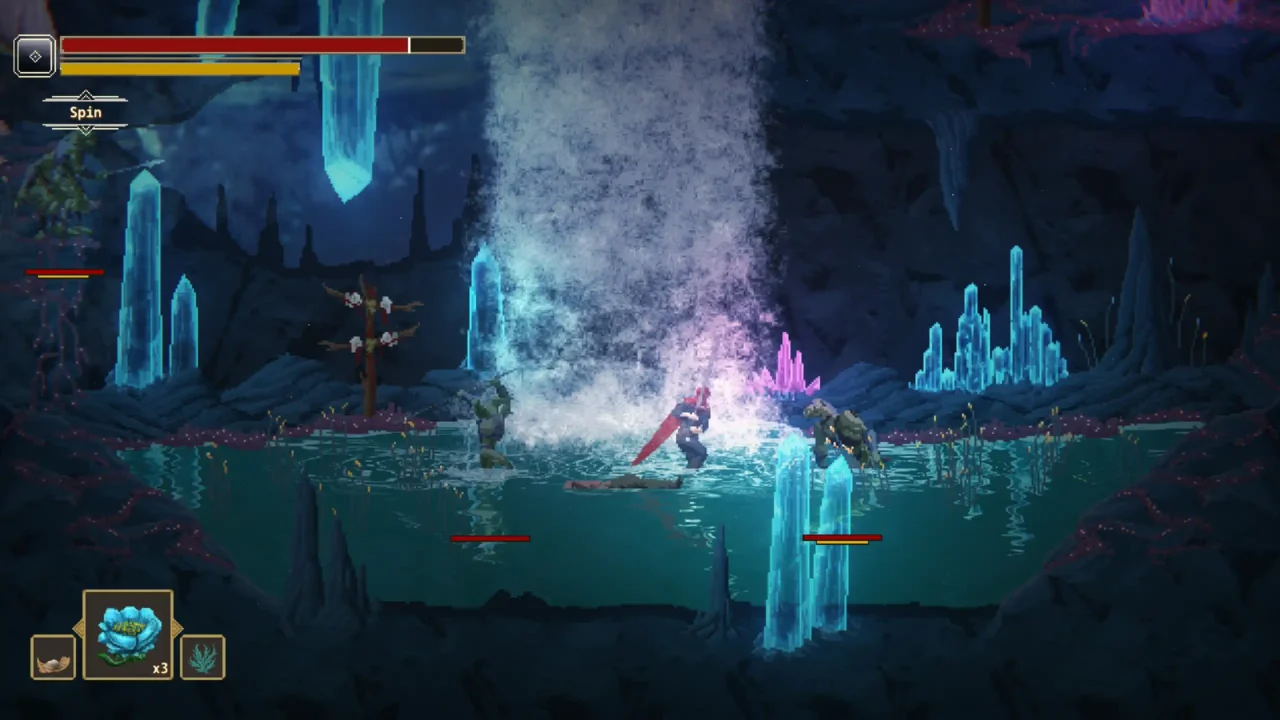The width and height of the screenshot is (1280, 720).
Task: Click the enemy health bar above the water
Action: click(x=489, y=539)
